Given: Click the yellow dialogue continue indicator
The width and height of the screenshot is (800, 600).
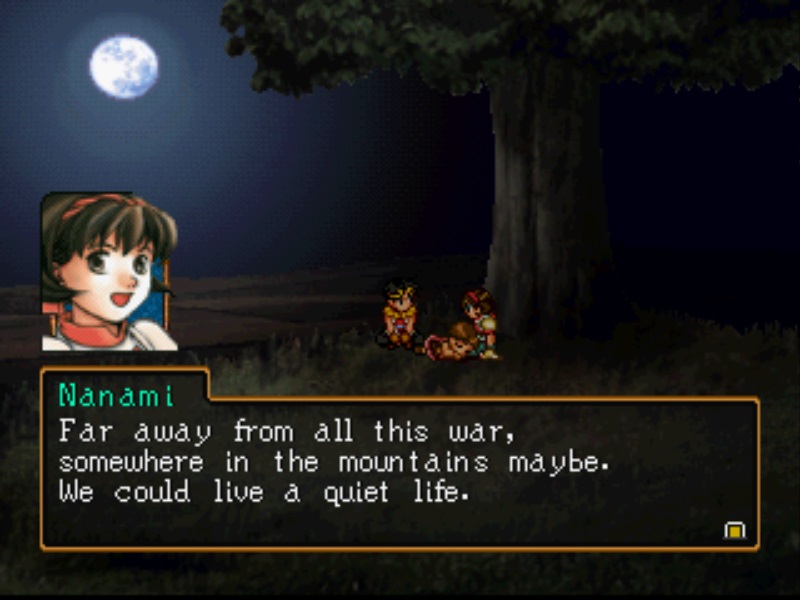Looking at the screenshot, I should coord(735,530).
